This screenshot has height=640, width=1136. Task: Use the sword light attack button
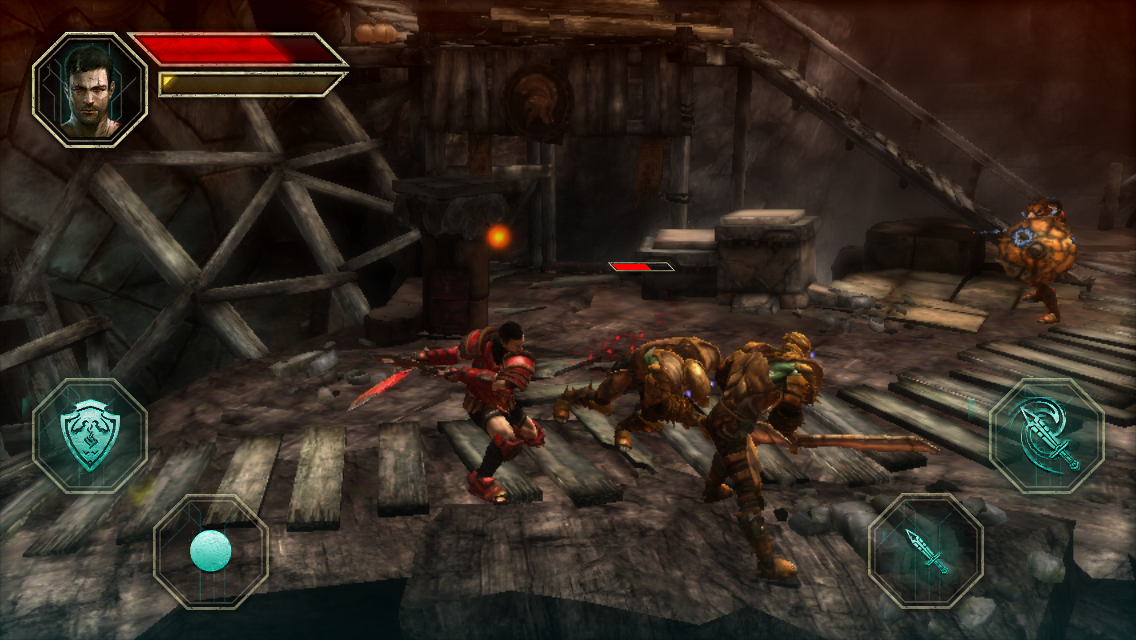(925, 550)
